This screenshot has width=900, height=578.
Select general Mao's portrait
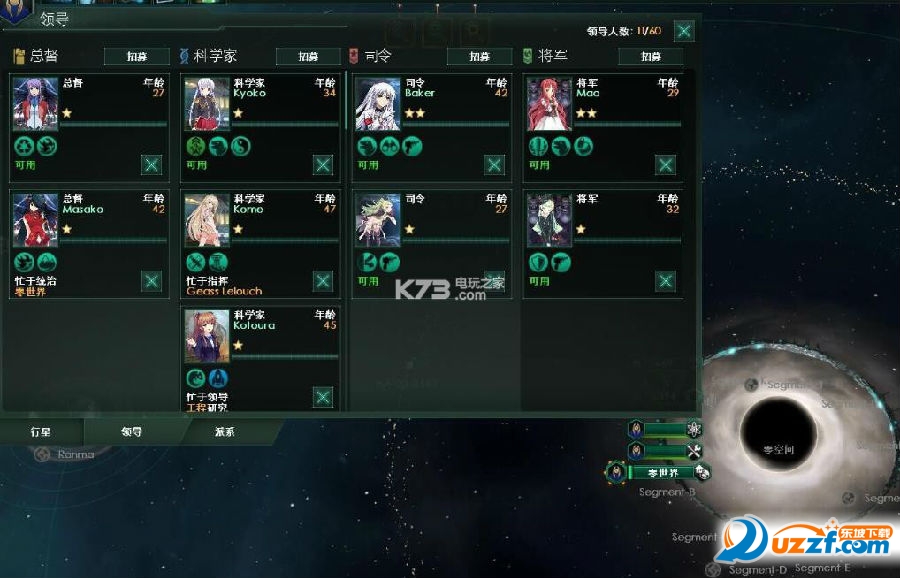(549, 105)
